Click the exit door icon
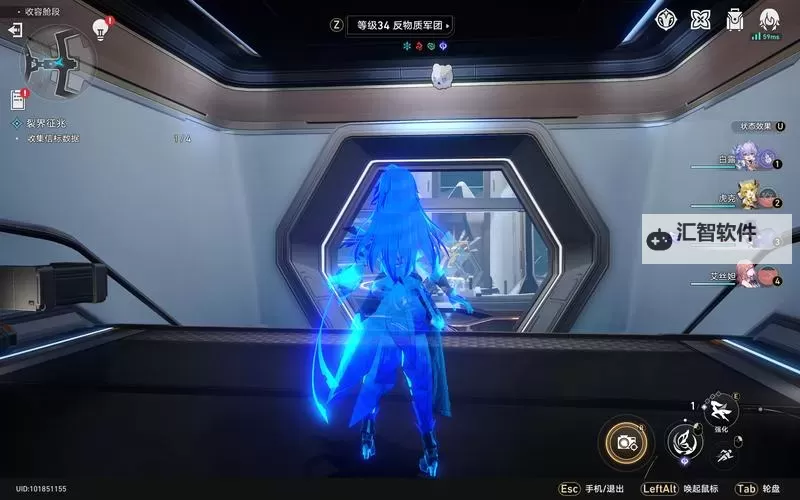The width and height of the screenshot is (800, 500). click(x=15, y=31)
